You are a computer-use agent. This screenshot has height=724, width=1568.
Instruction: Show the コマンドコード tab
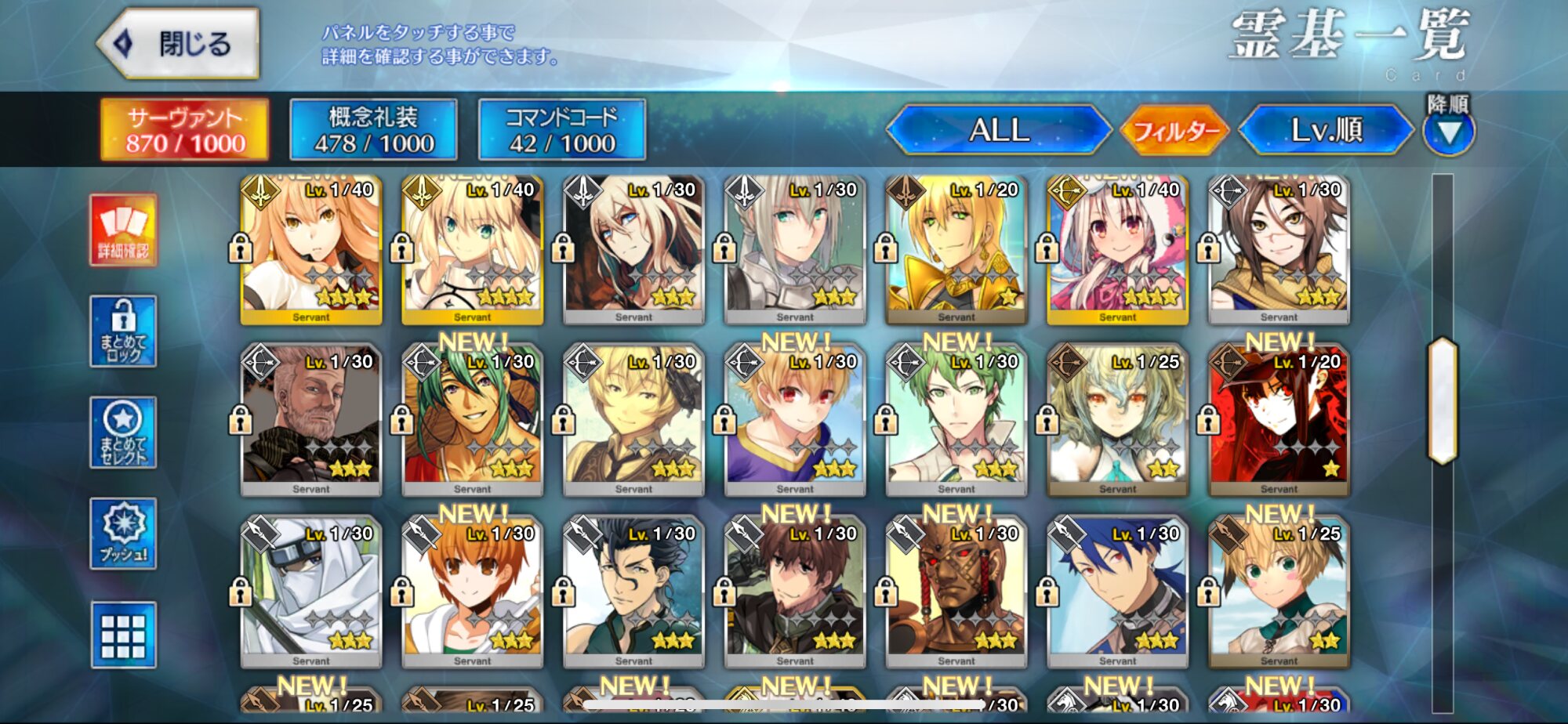point(561,130)
